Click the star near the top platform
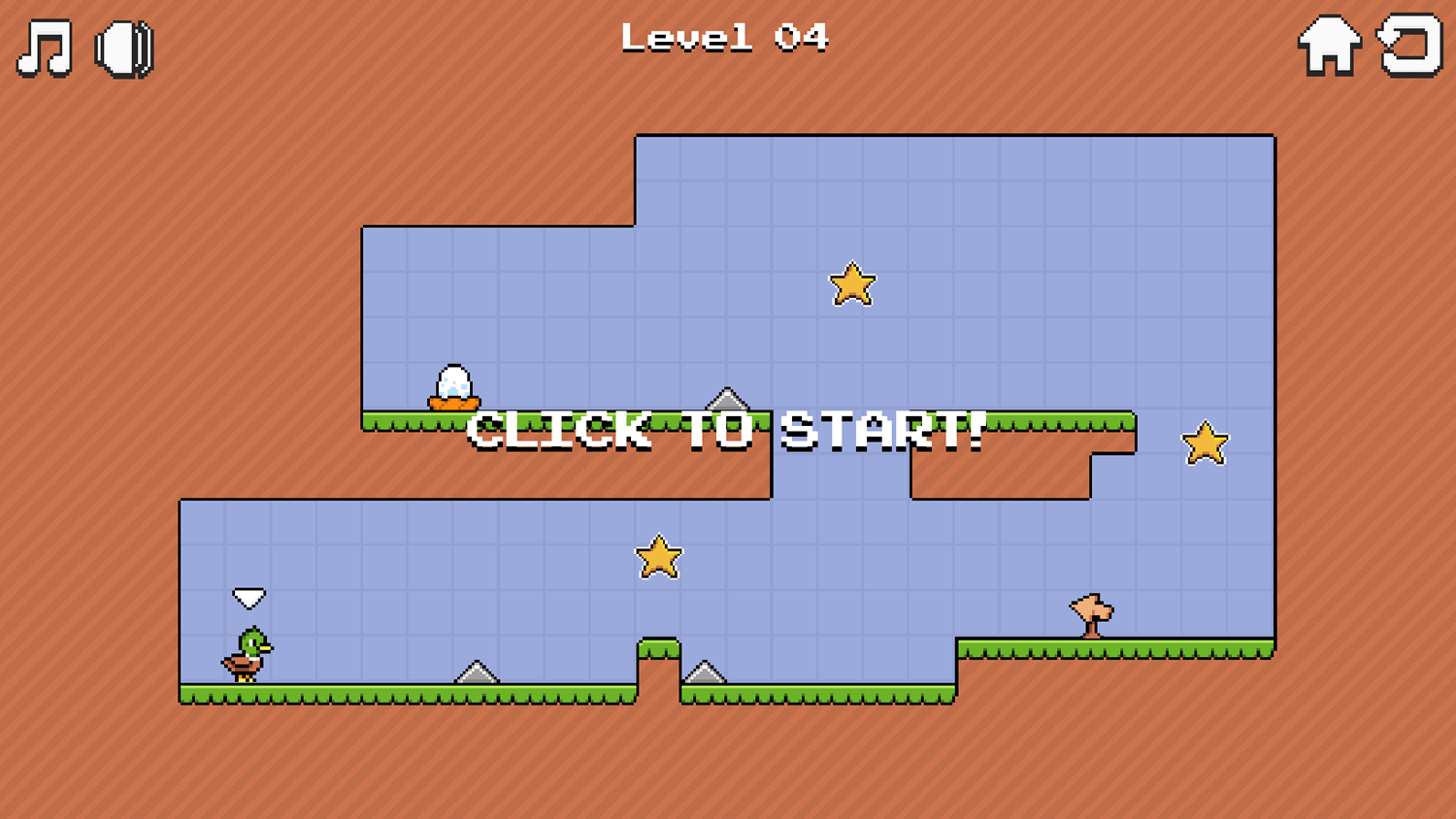Screen dimensions: 1456x819 (852, 284)
